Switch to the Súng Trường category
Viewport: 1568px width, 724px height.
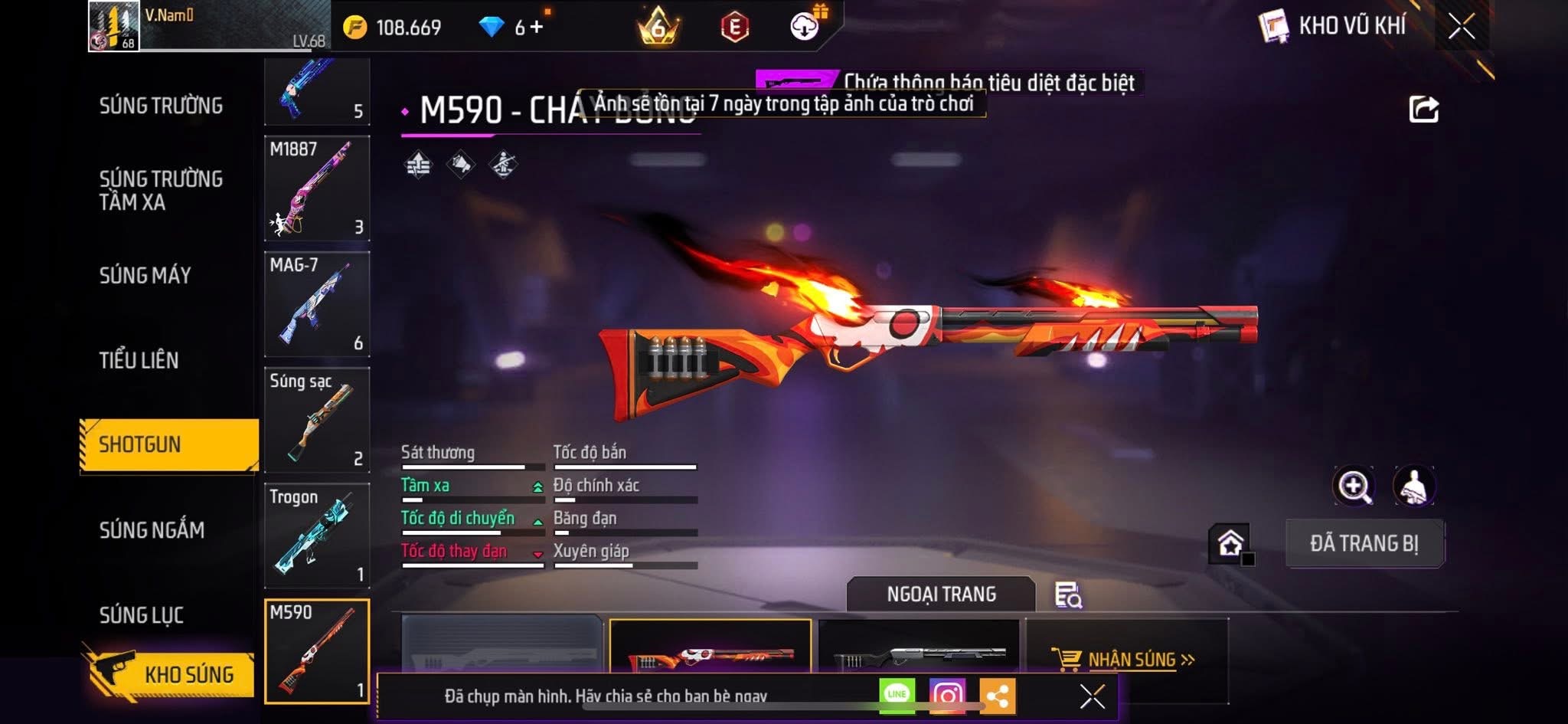point(161,106)
